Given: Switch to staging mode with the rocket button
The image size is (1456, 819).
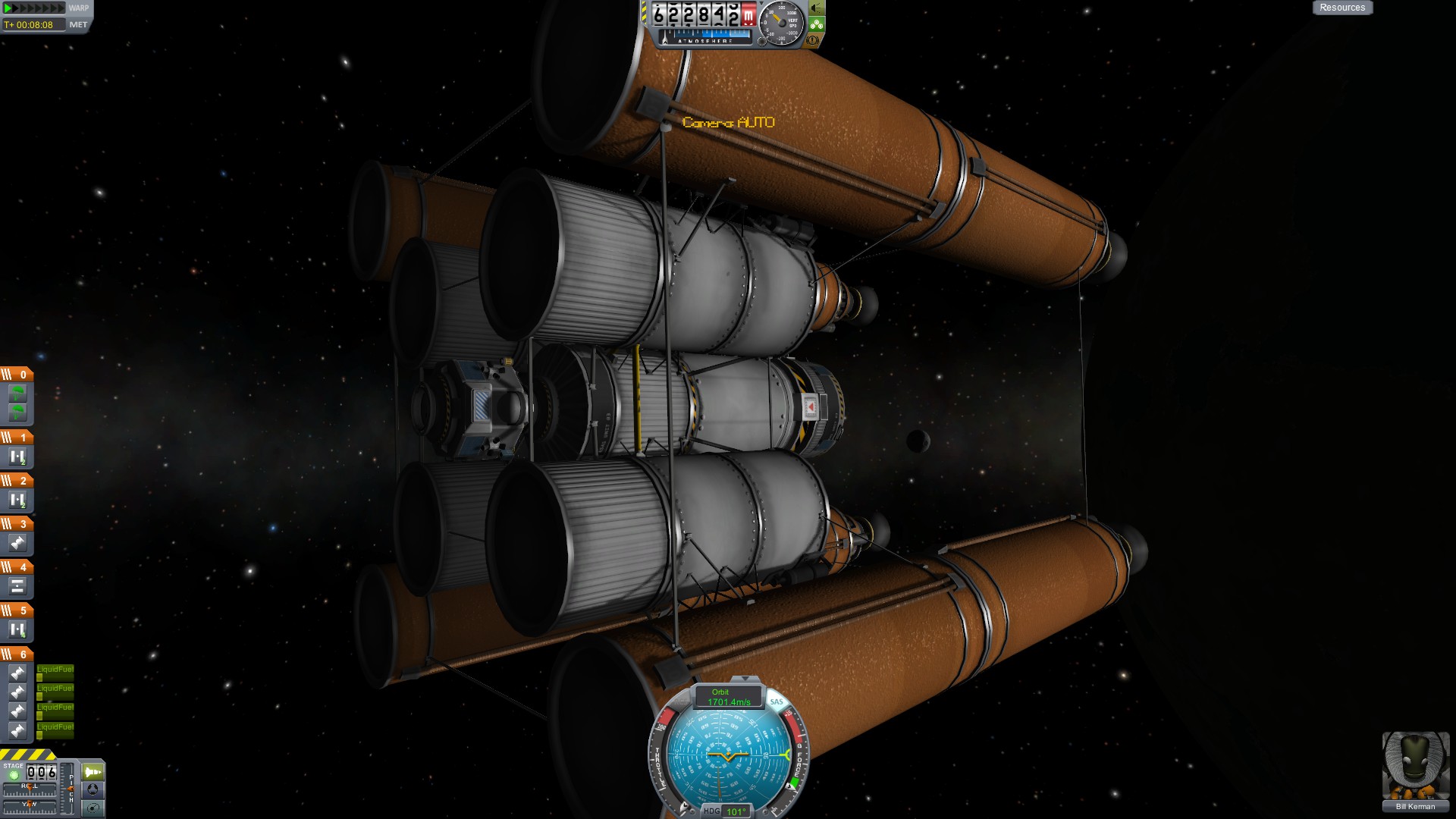Looking at the screenshot, I should click(x=93, y=772).
